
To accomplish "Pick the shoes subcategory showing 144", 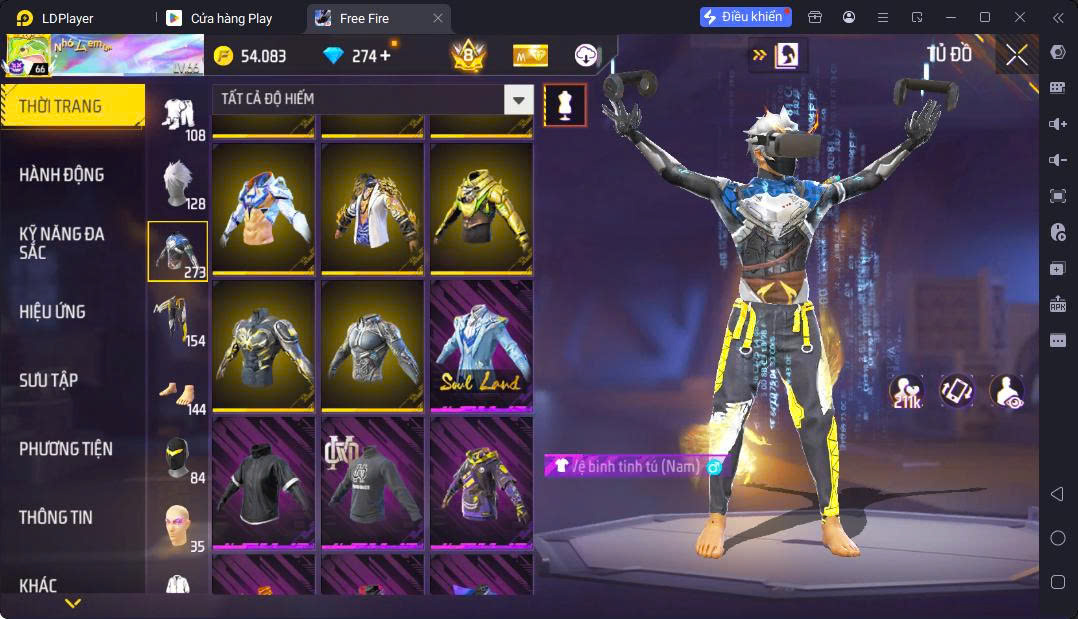I will (x=178, y=390).
